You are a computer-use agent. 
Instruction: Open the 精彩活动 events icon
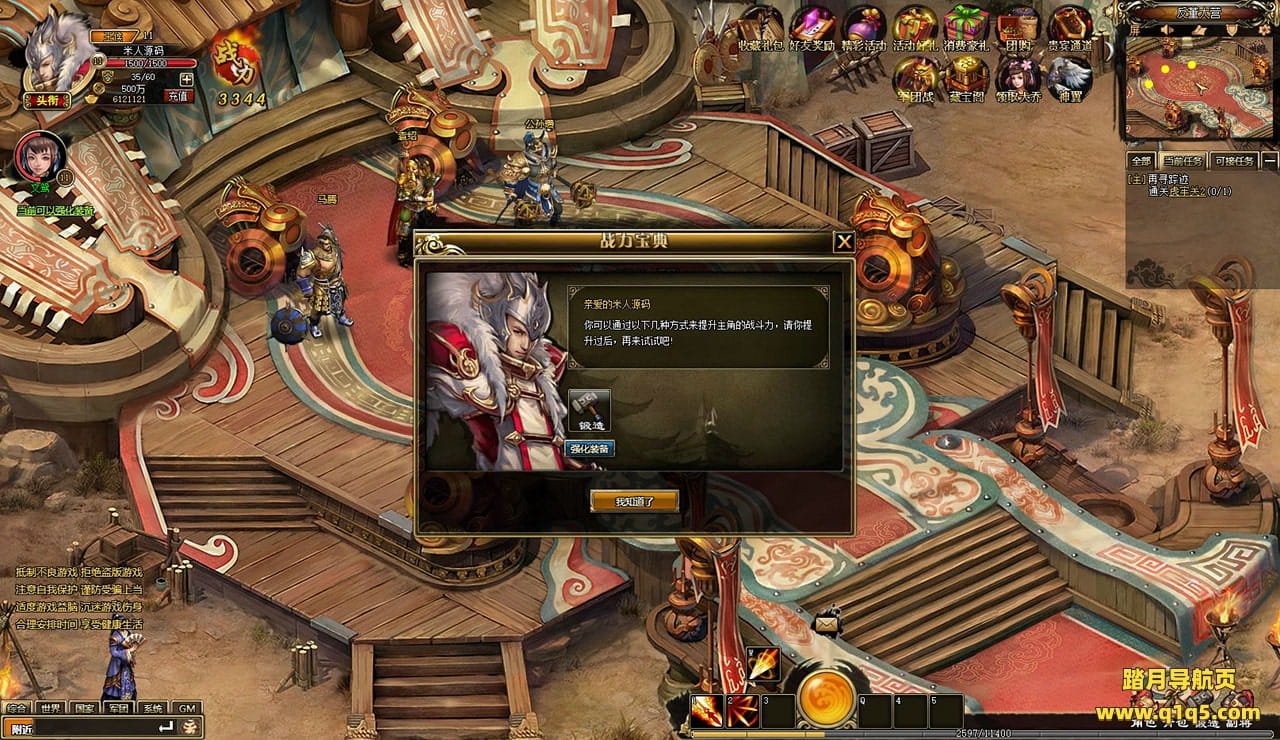(x=864, y=26)
